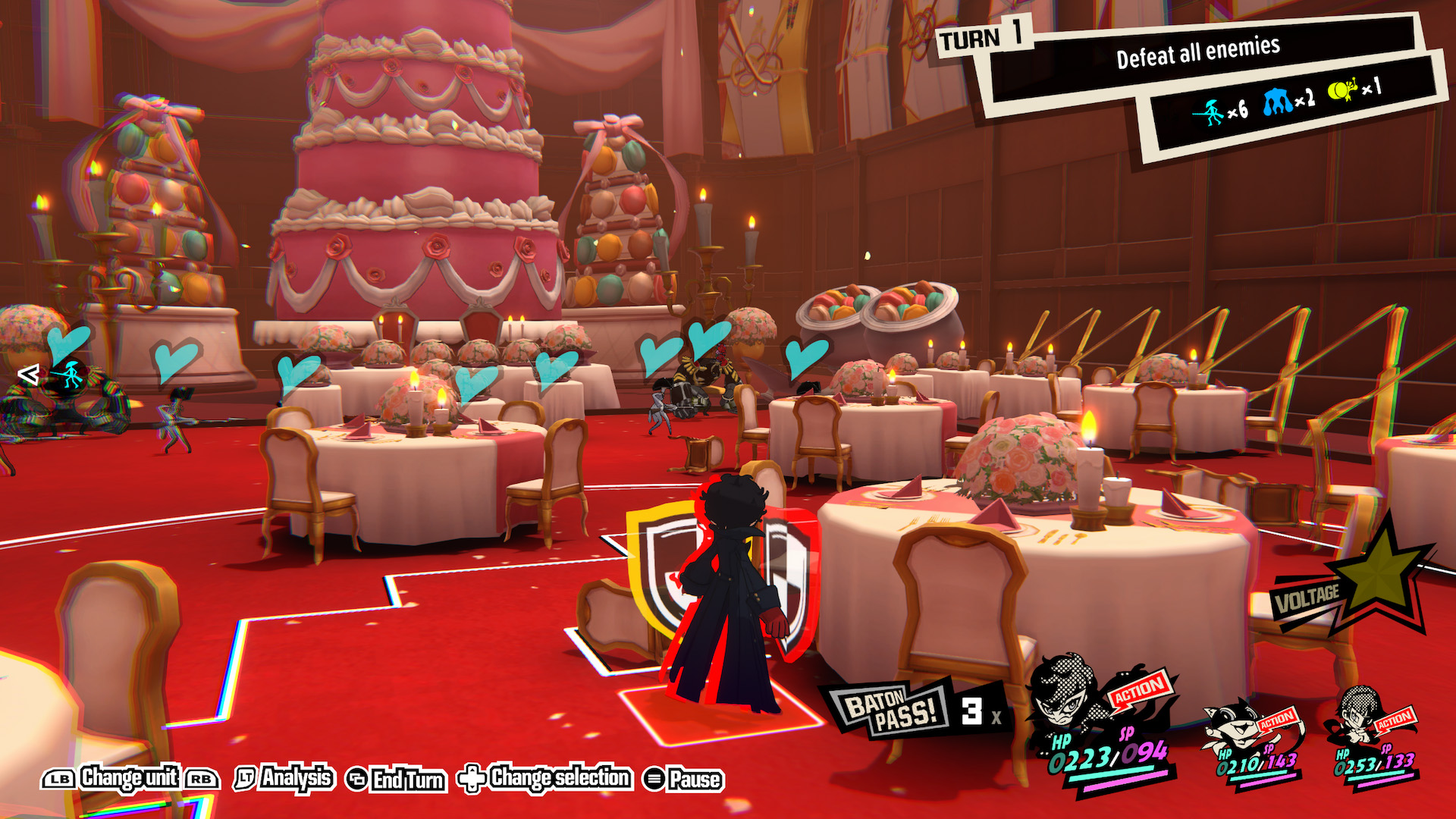Click Change unit between LB and RB
Screen dimensions: 1456x819
point(130,778)
